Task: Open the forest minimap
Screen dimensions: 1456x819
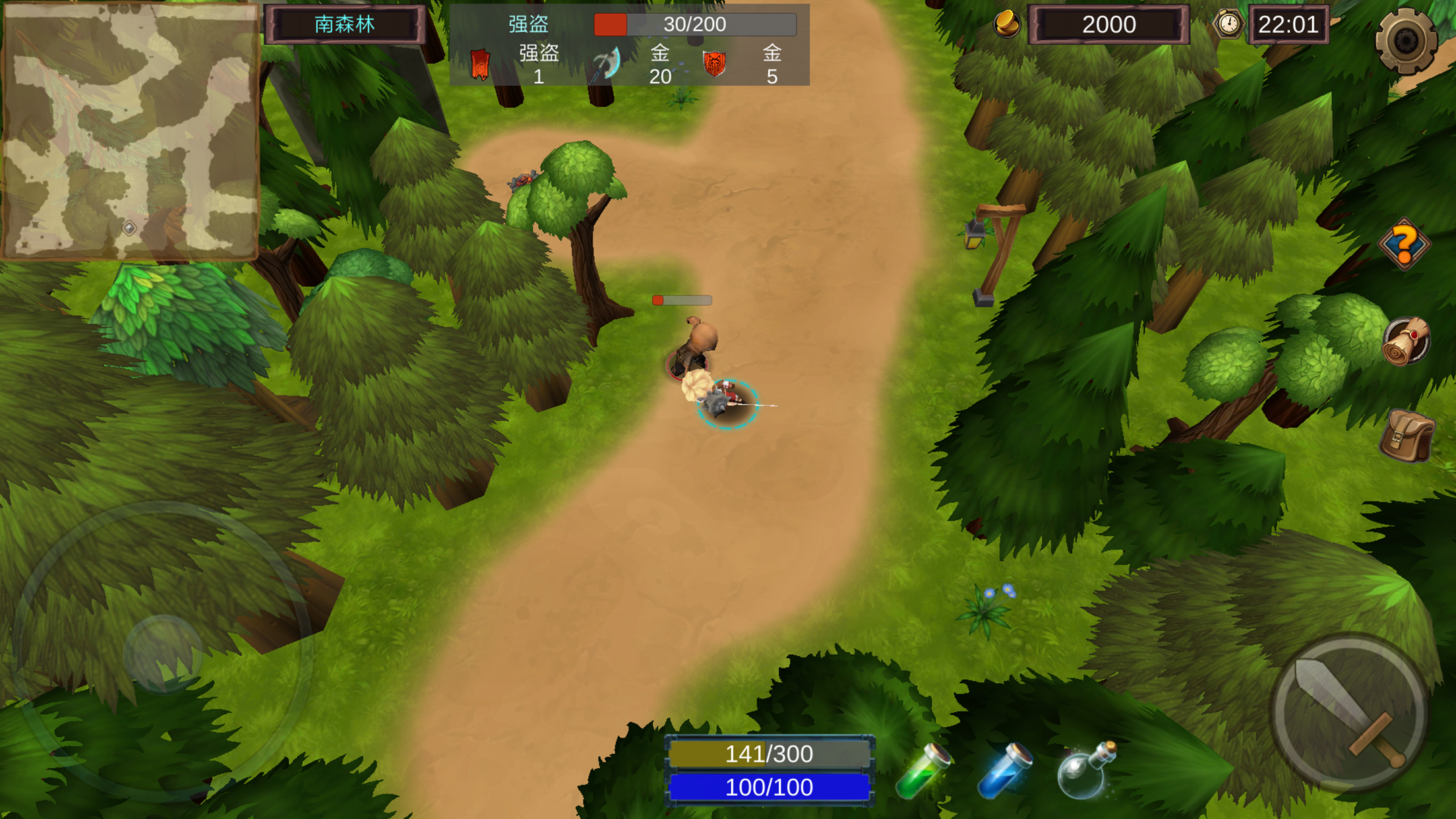Action: click(x=130, y=131)
